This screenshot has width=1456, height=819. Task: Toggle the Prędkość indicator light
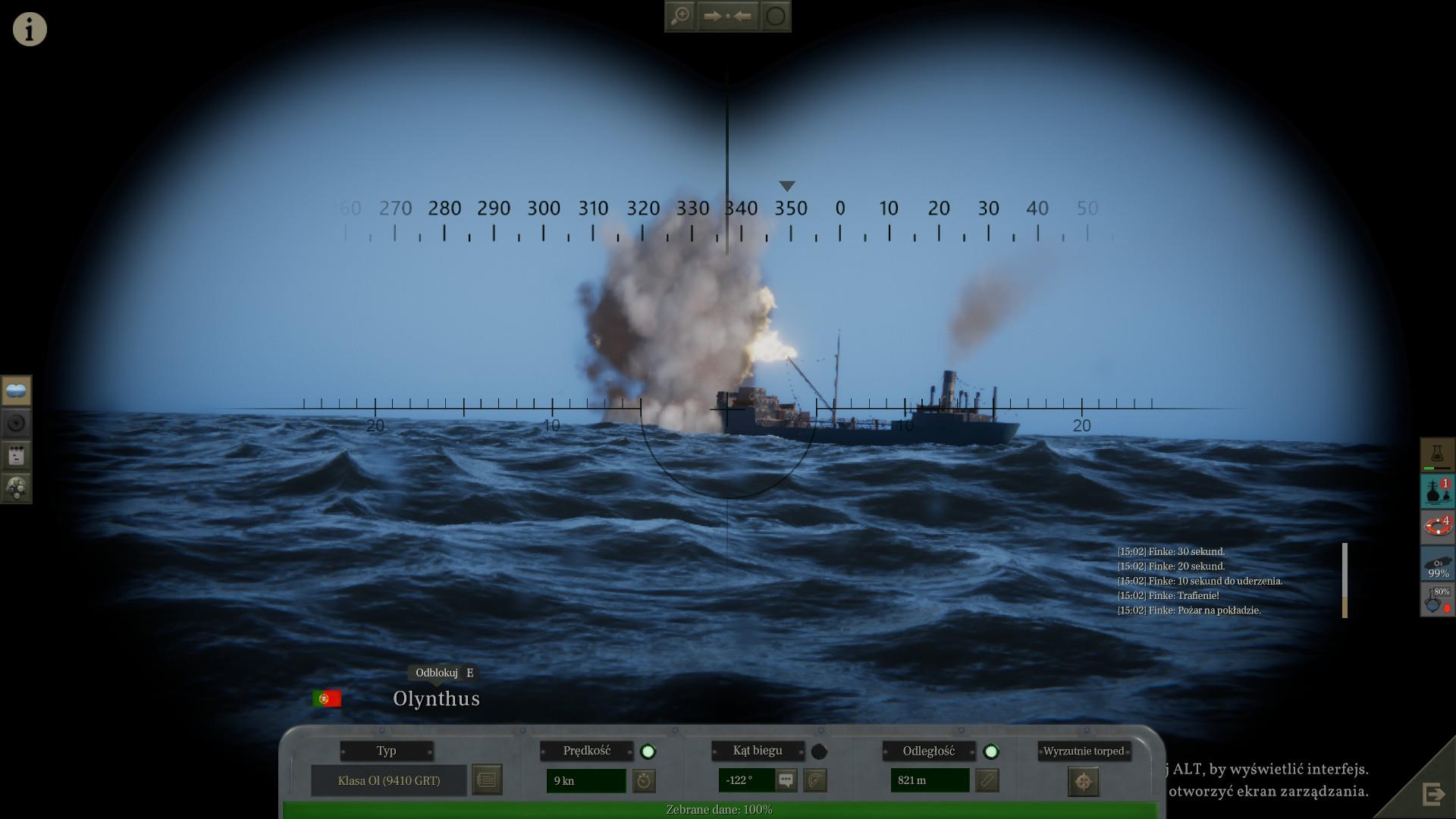coord(648,752)
